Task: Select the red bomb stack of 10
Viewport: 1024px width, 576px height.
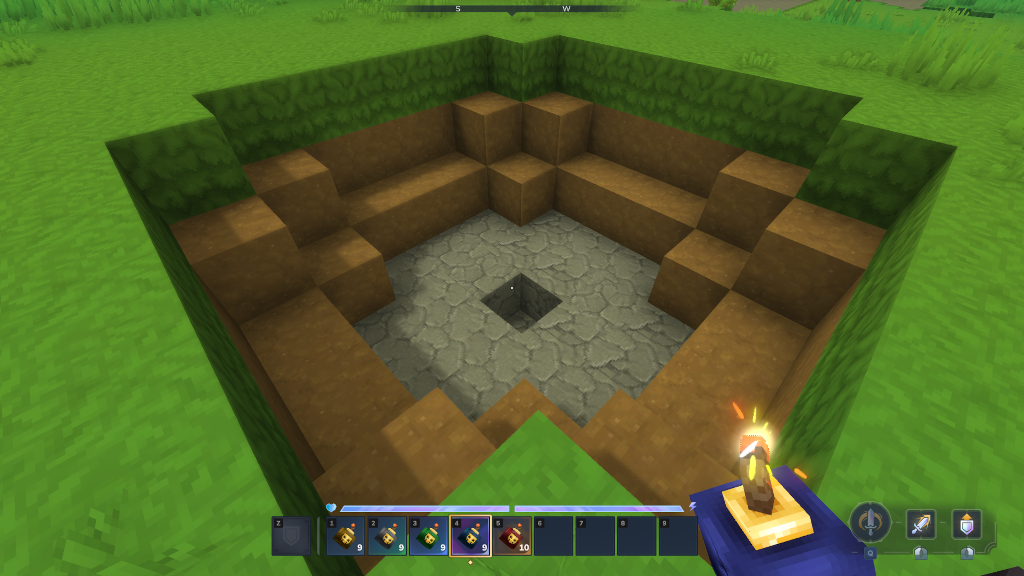Action: (x=512, y=536)
